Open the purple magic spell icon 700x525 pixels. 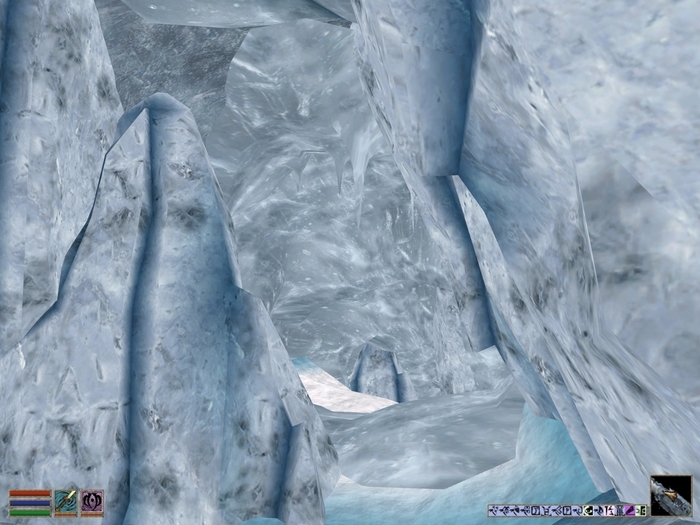coord(92,502)
